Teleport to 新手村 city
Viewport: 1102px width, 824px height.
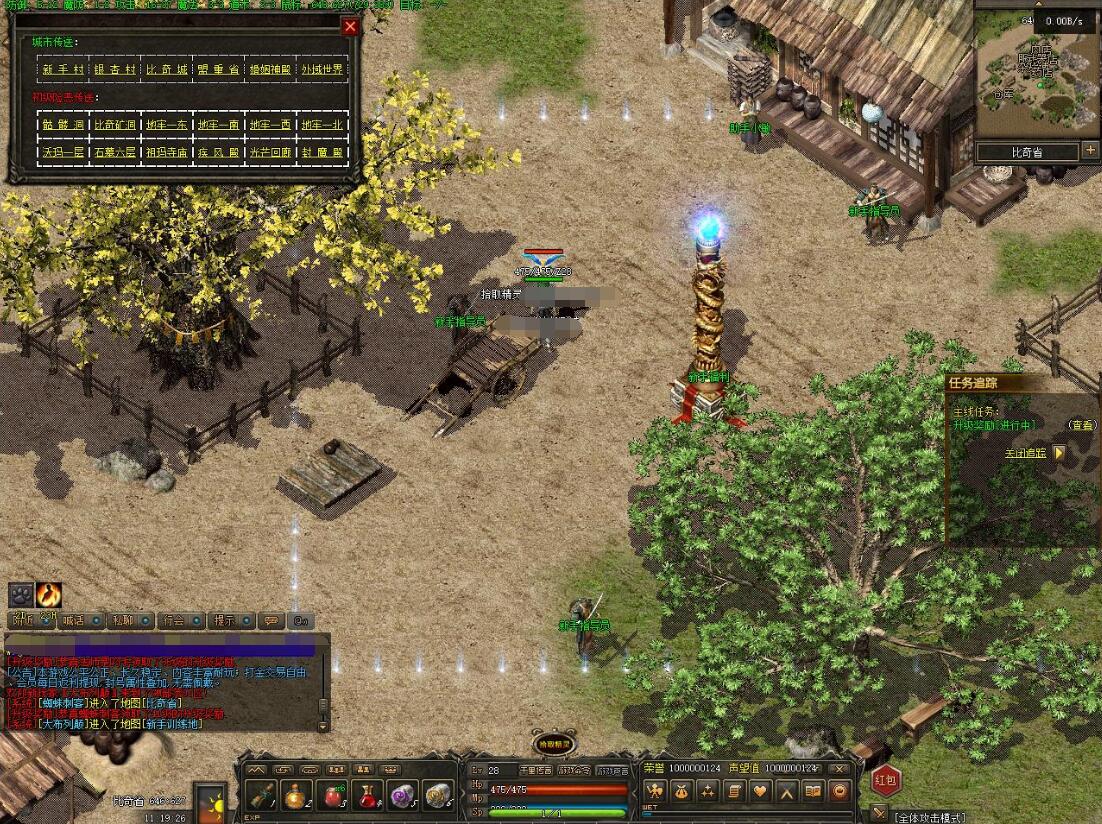(x=62, y=70)
